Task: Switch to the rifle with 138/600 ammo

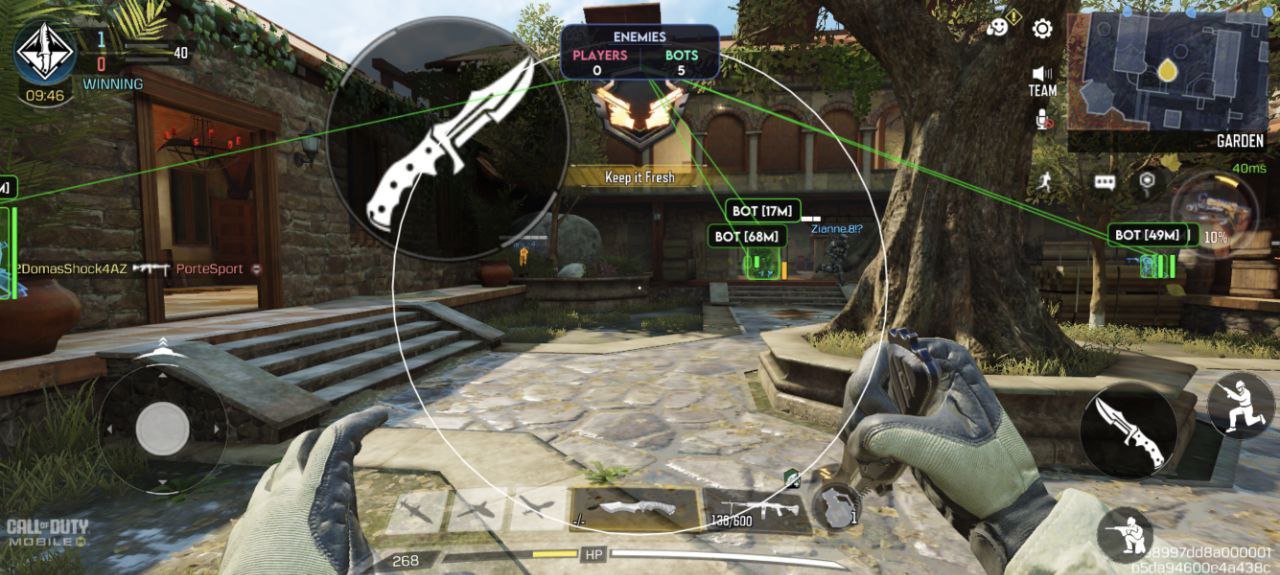Action: click(752, 510)
